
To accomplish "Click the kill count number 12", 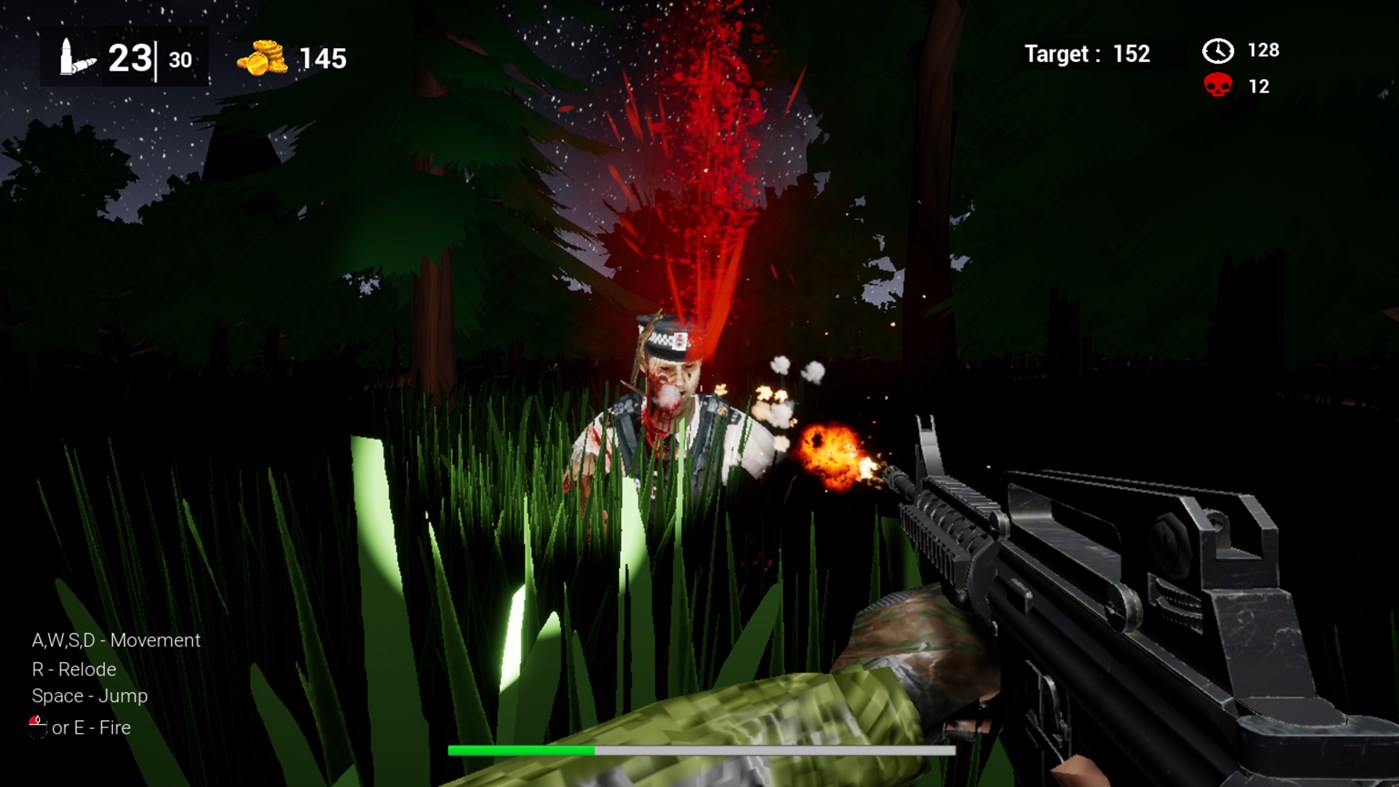I will (1262, 86).
